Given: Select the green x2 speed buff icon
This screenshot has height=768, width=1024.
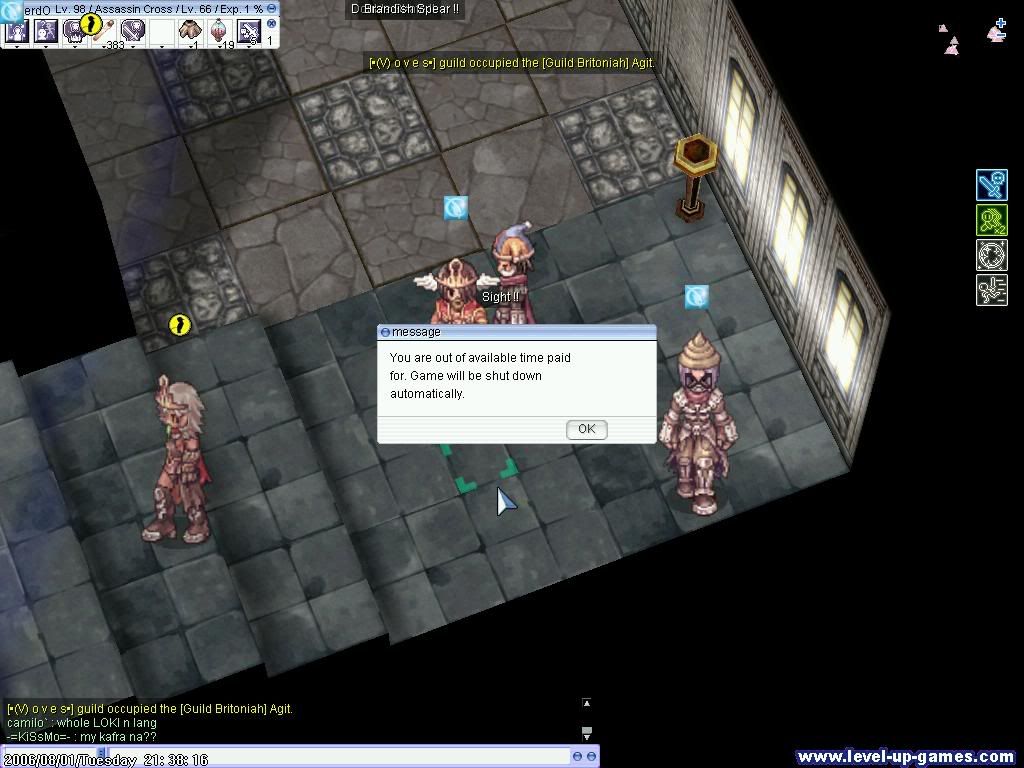Looking at the screenshot, I should (x=991, y=220).
